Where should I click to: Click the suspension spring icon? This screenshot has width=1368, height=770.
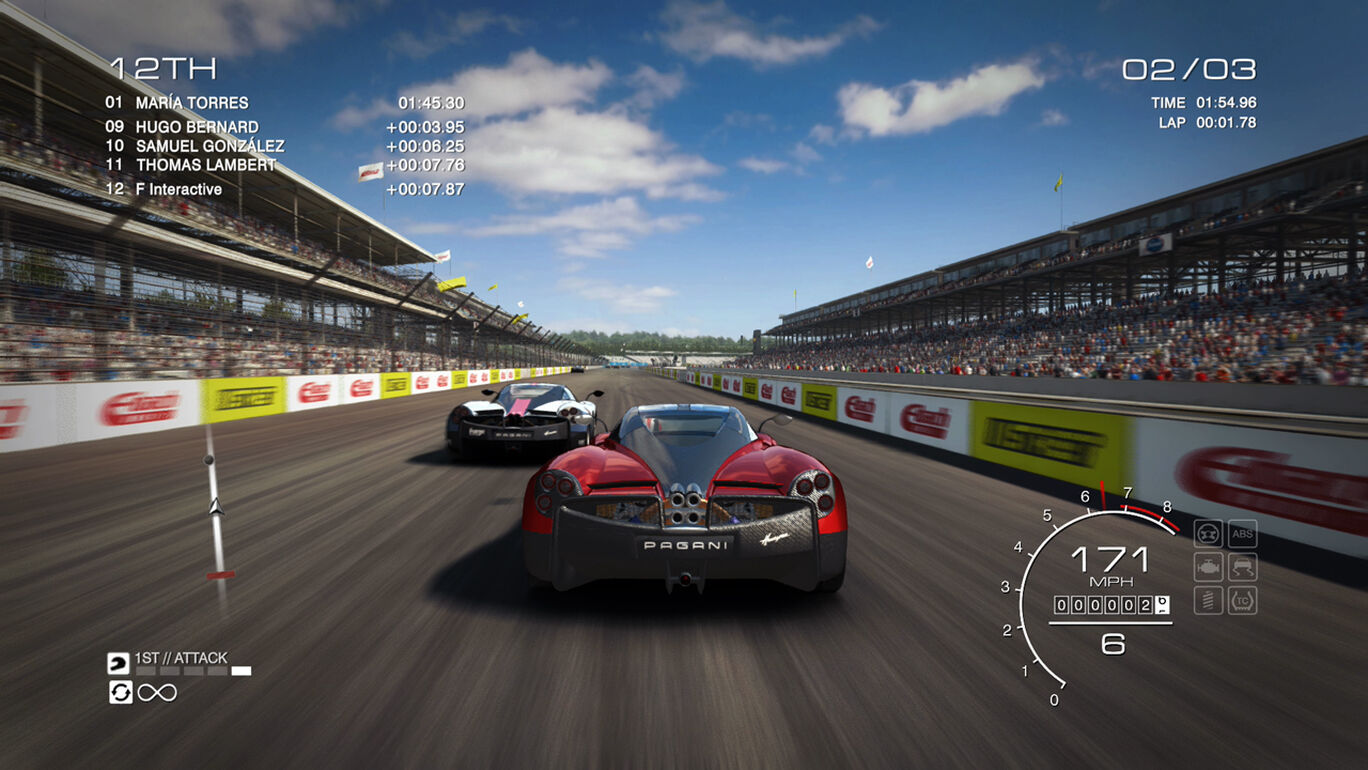[1208, 600]
